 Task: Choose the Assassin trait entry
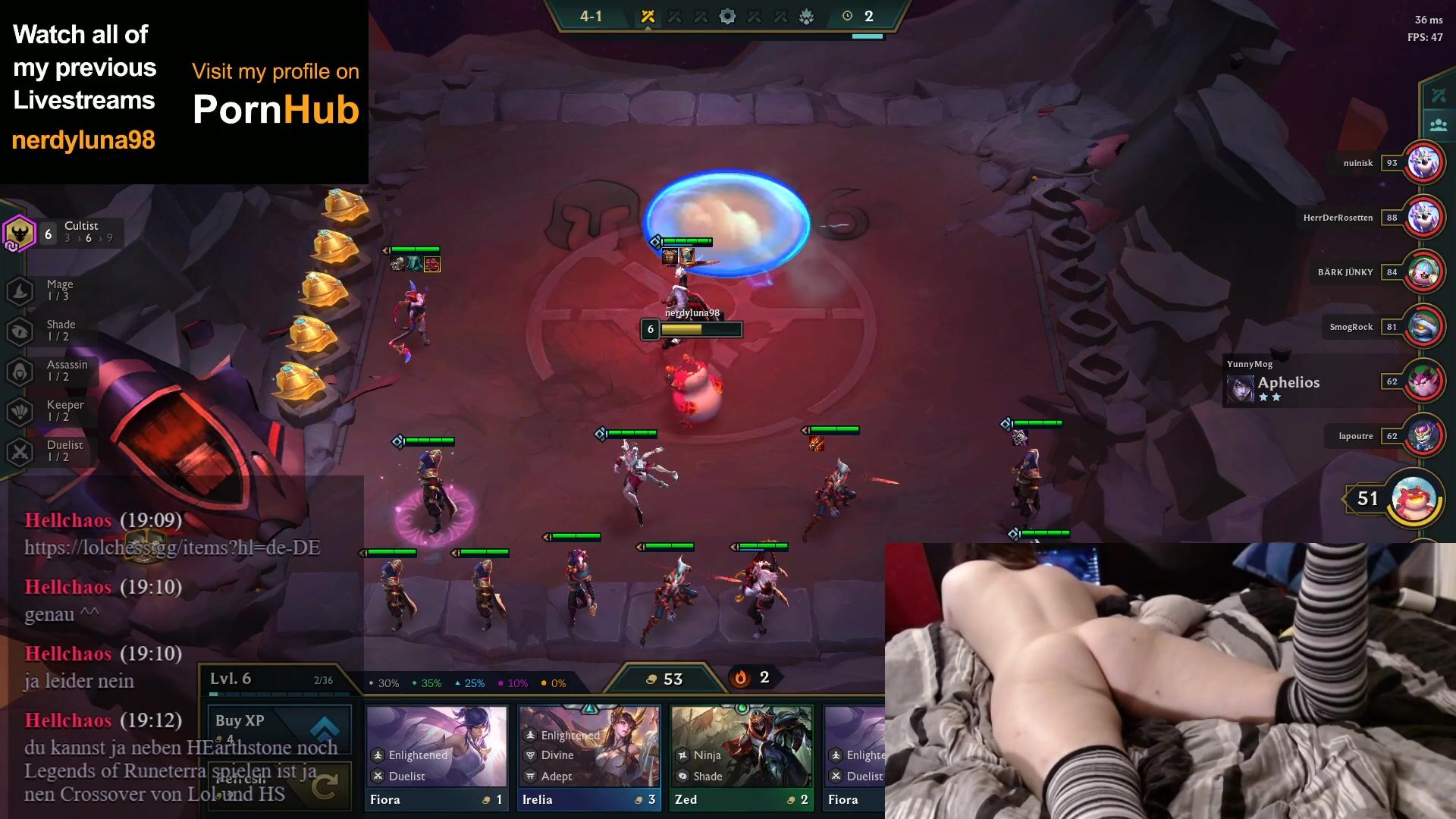[x=53, y=371]
